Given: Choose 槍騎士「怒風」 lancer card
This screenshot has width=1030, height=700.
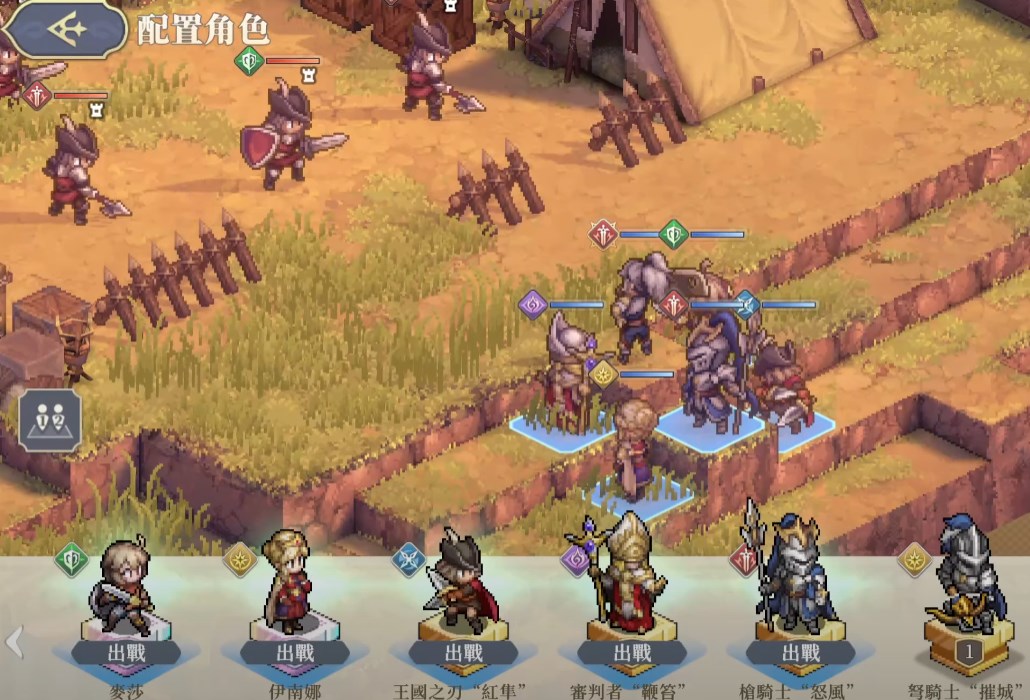Looking at the screenshot, I should 798,598.
